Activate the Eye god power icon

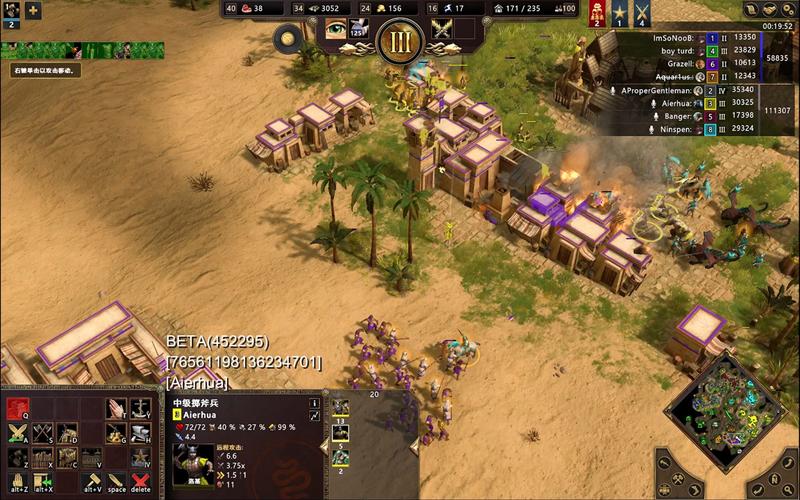click(335, 28)
